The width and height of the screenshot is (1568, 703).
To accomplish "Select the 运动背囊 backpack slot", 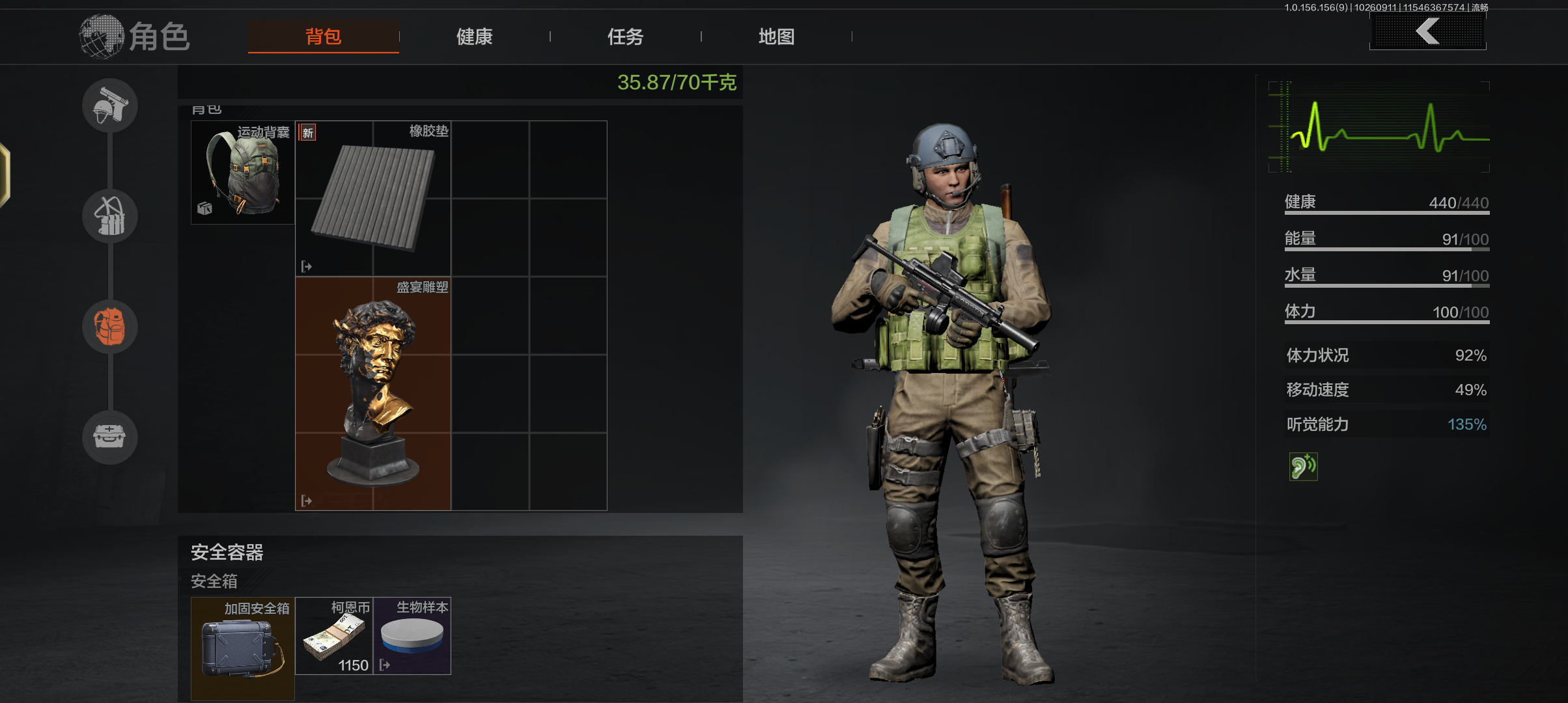I will pos(243,172).
